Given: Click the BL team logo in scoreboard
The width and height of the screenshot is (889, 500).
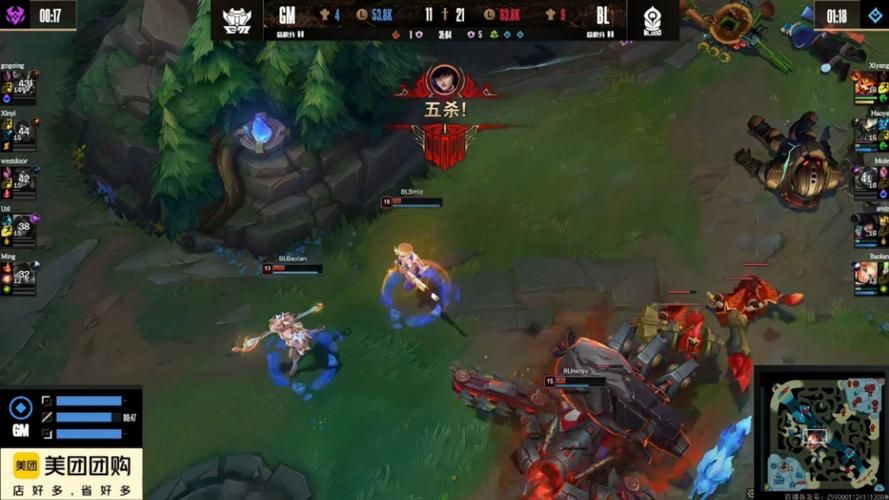Looking at the screenshot, I should [653, 18].
